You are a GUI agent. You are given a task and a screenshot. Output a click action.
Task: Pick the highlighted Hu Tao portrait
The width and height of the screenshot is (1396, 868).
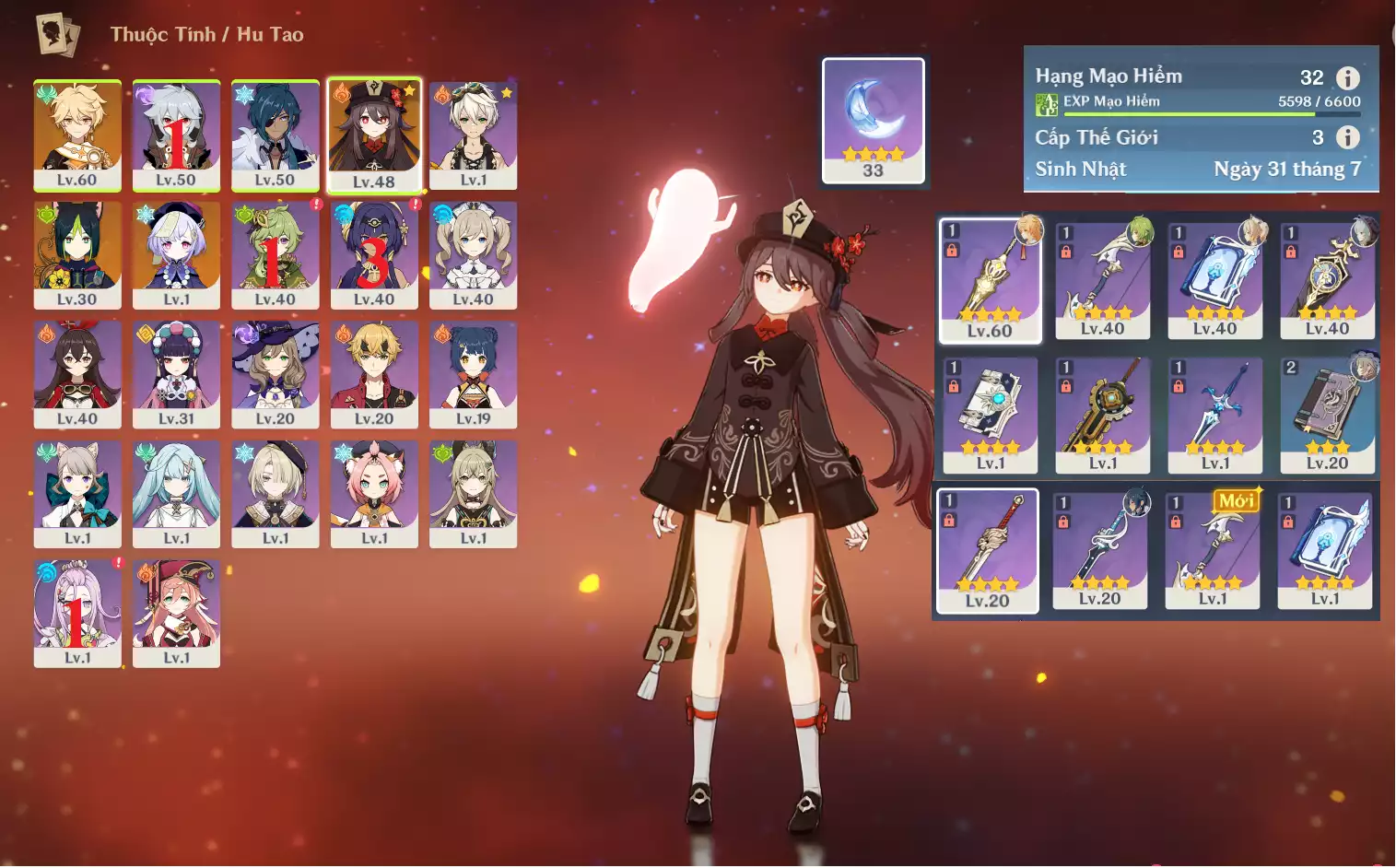[374, 135]
